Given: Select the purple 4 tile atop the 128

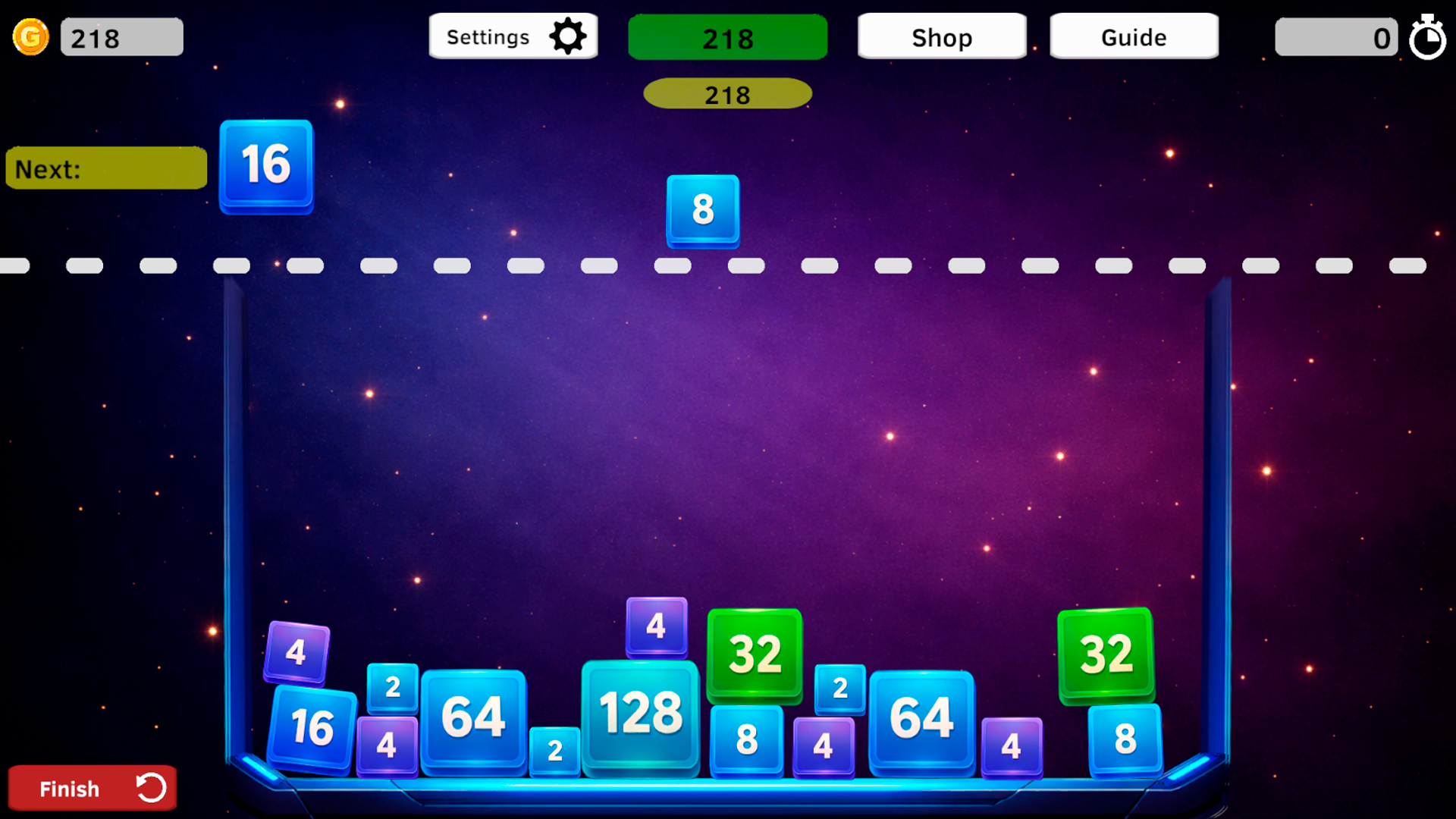Looking at the screenshot, I should tap(655, 626).
